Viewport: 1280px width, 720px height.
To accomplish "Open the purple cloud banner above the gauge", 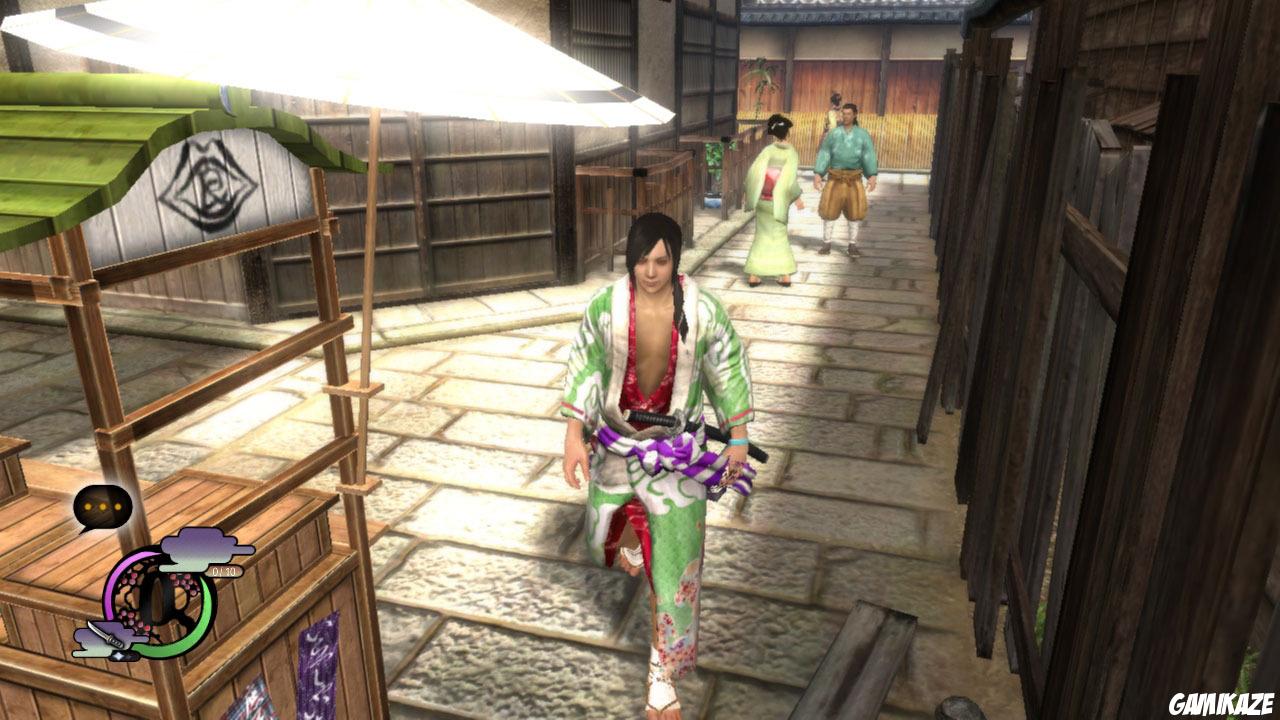I will pyautogui.click(x=198, y=550).
